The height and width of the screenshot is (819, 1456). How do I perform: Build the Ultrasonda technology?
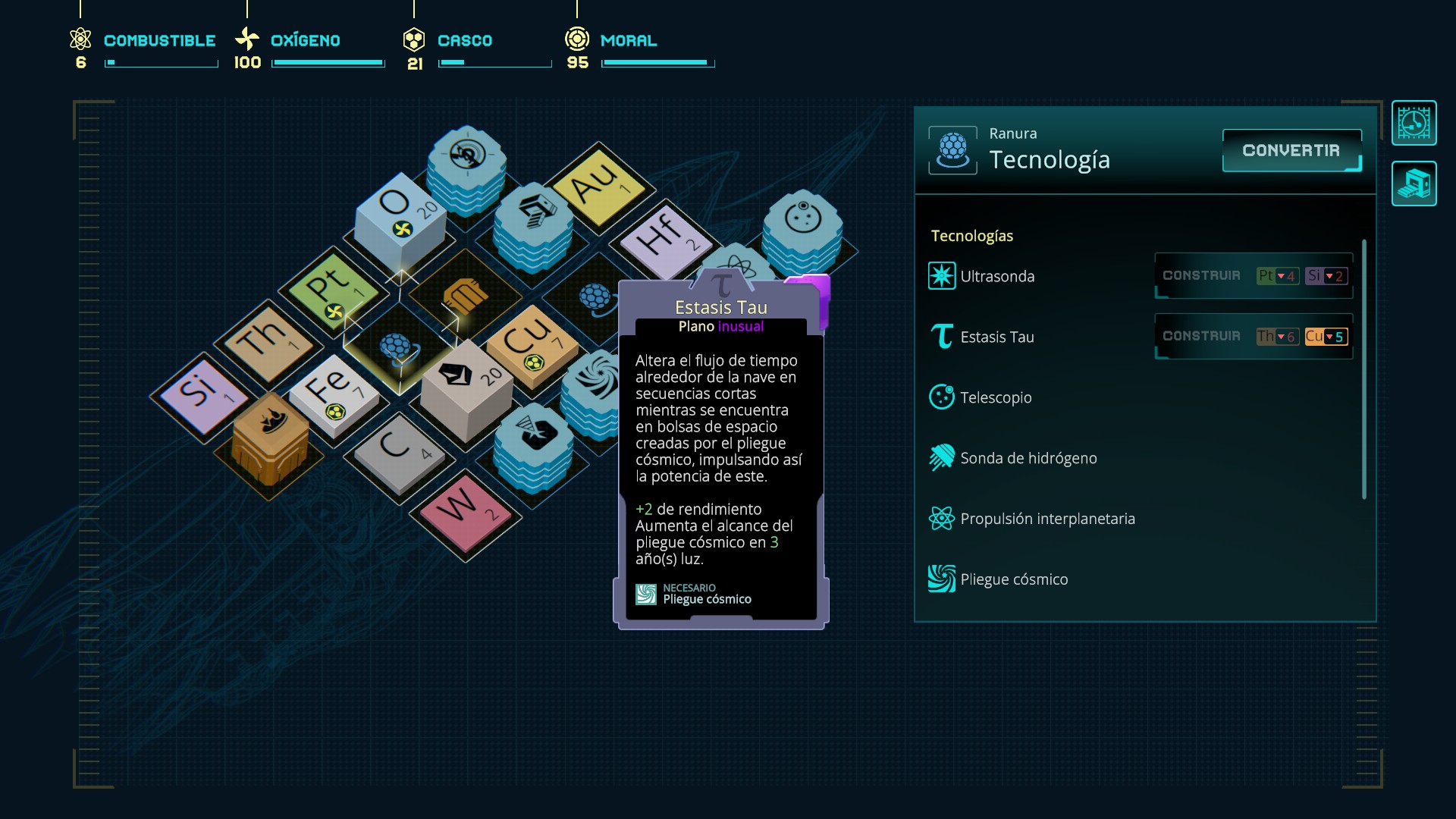click(x=1201, y=276)
